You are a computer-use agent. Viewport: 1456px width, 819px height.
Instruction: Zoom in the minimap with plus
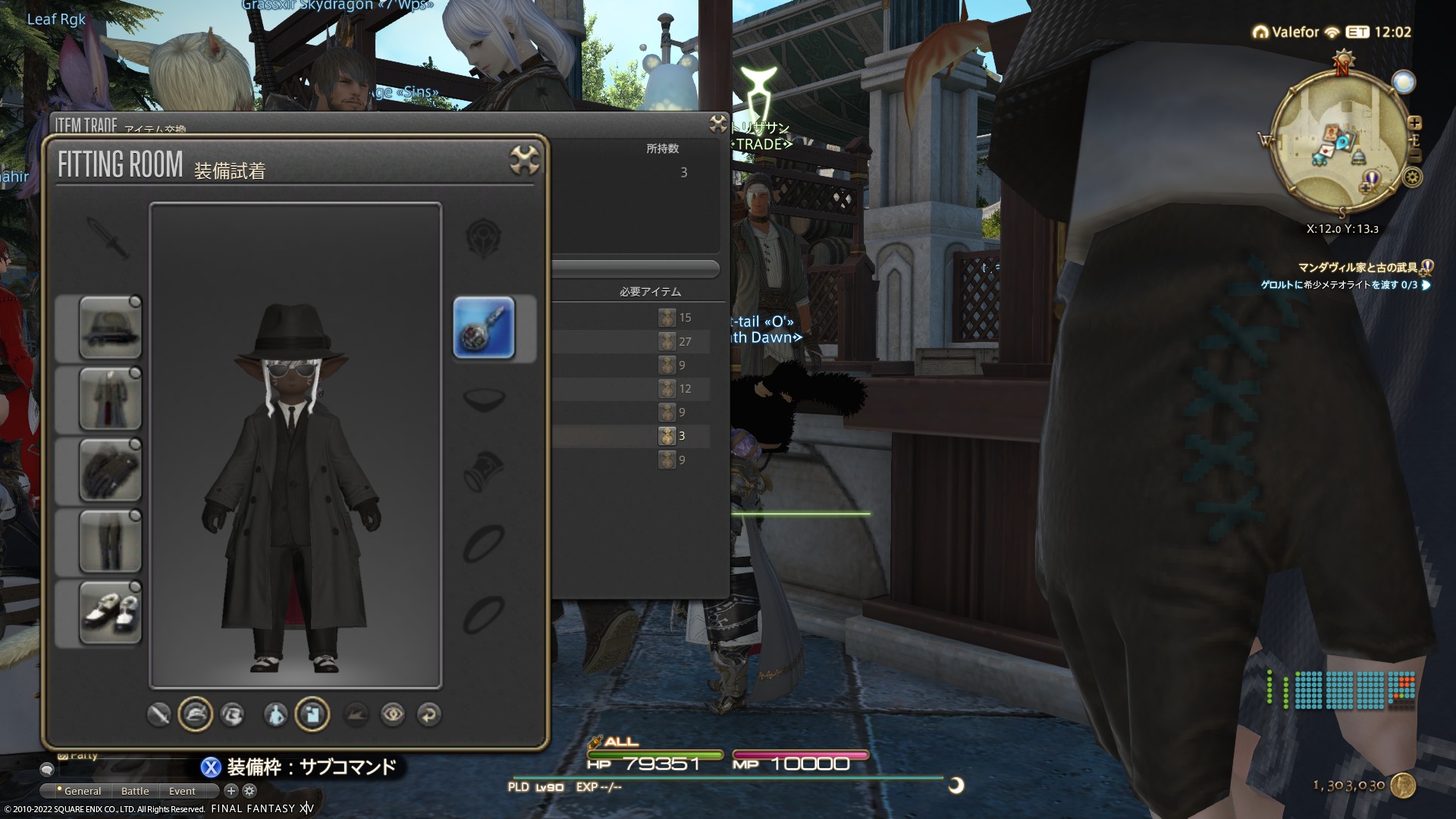pyautogui.click(x=1414, y=123)
